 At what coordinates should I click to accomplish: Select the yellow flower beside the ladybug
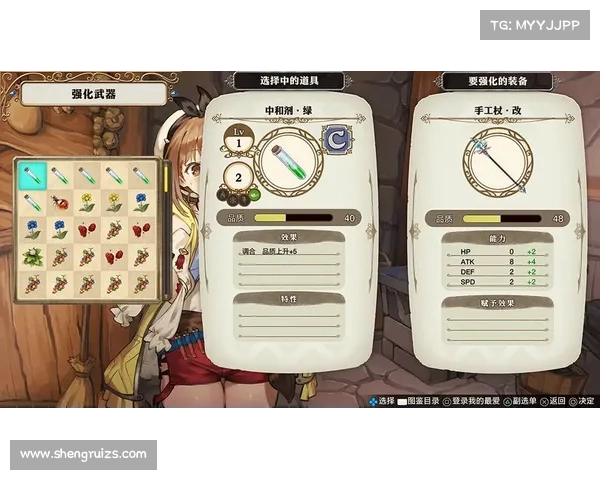point(87,203)
